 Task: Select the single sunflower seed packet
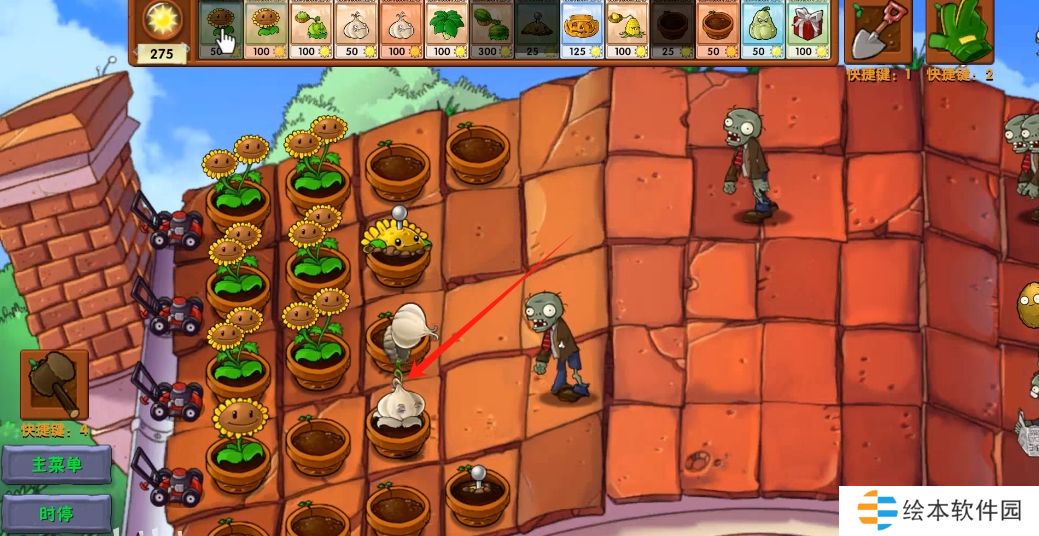pos(220,30)
